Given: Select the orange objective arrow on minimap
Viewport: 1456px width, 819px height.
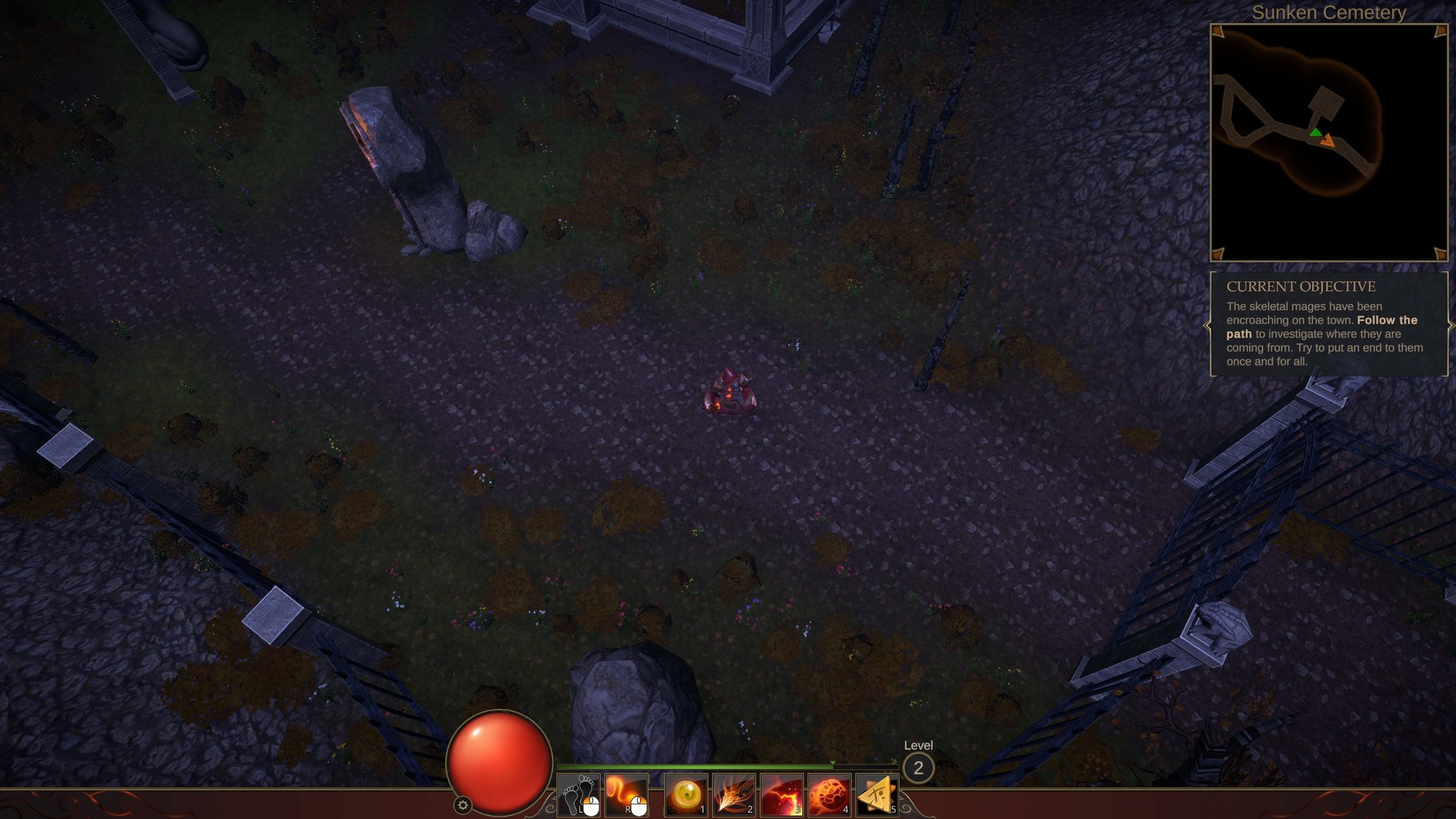Looking at the screenshot, I should 1327,140.
